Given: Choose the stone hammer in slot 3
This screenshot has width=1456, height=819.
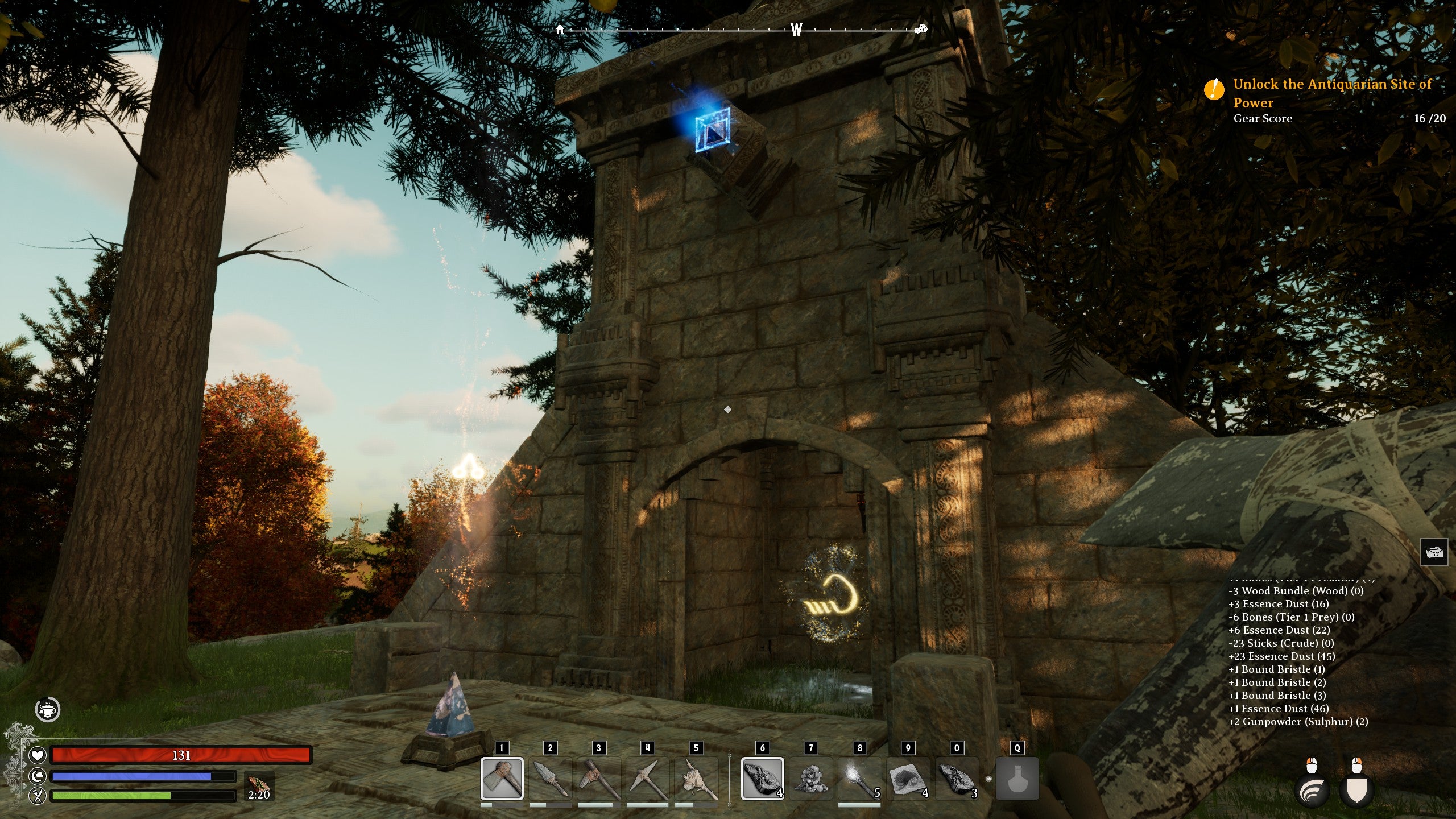Looking at the screenshot, I should coord(598,778).
